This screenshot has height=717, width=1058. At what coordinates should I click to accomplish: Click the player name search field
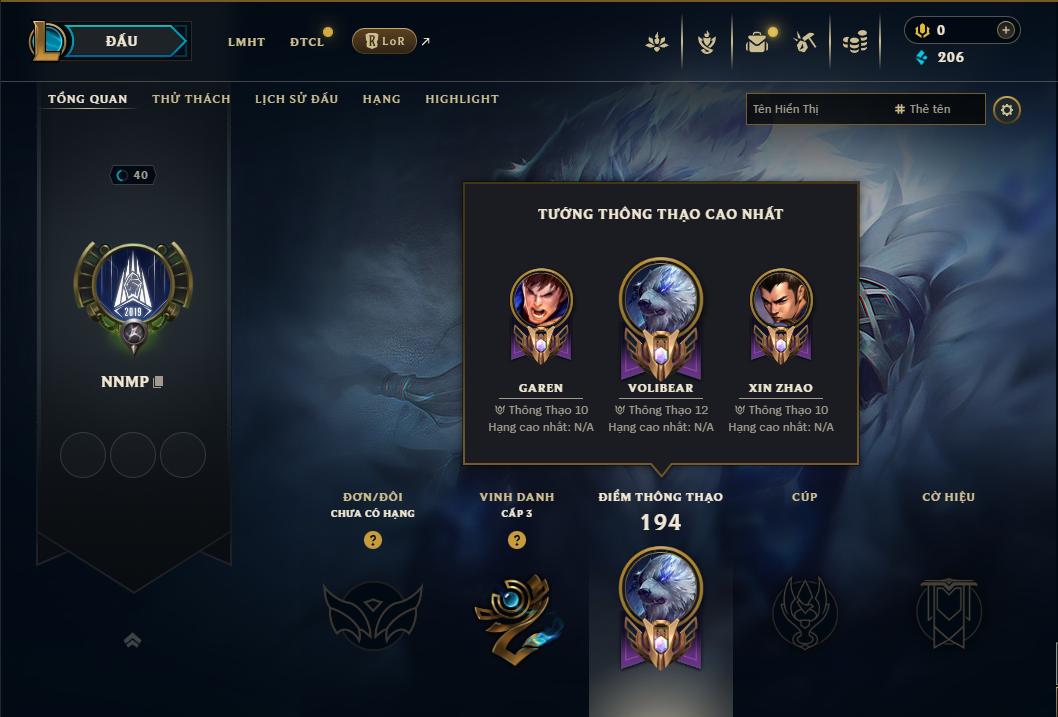[816, 109]
